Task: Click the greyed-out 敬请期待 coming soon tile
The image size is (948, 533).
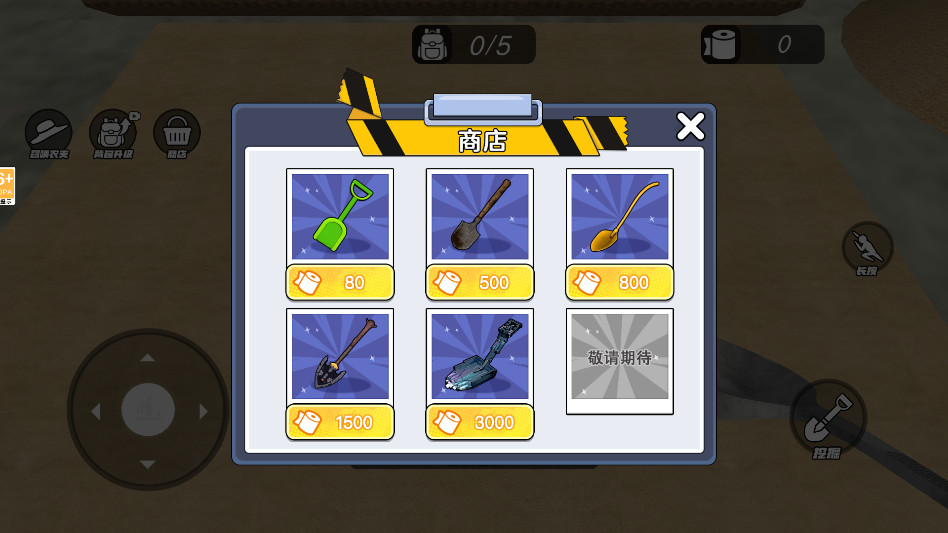Action: (620, 358)
